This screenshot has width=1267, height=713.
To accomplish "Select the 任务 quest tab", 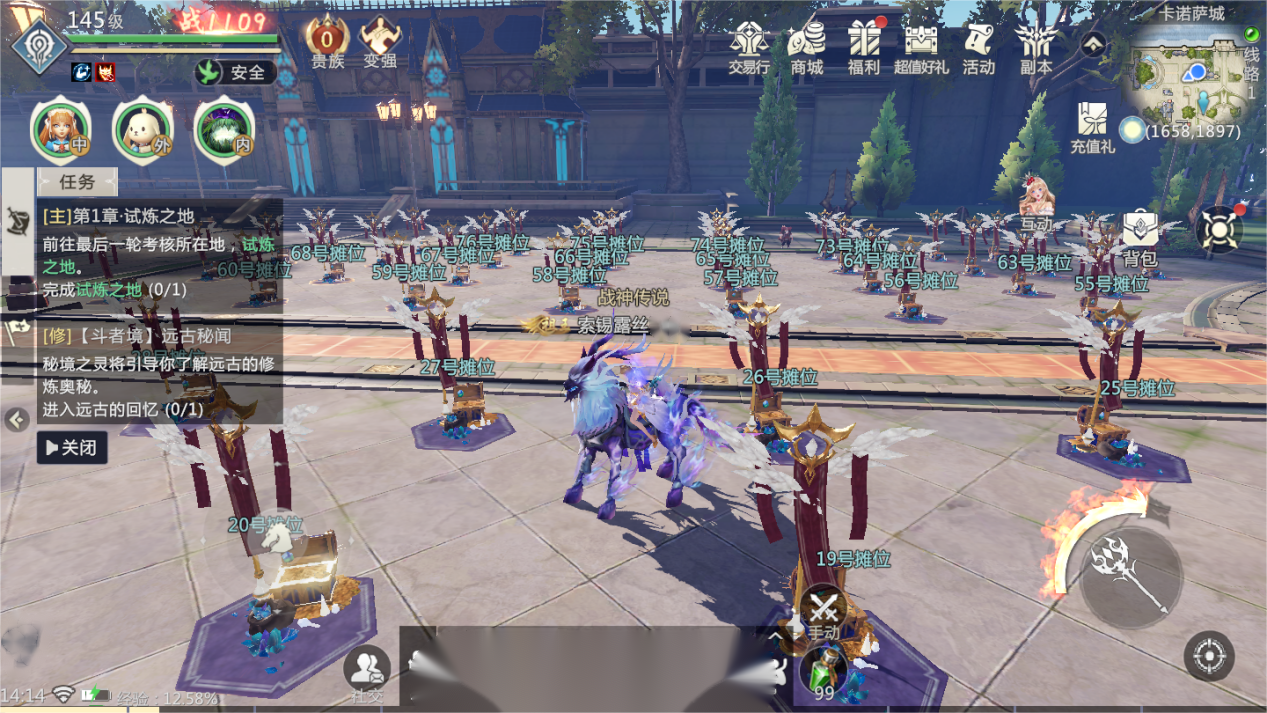I will pyautogui.click(x=77, y=182).
